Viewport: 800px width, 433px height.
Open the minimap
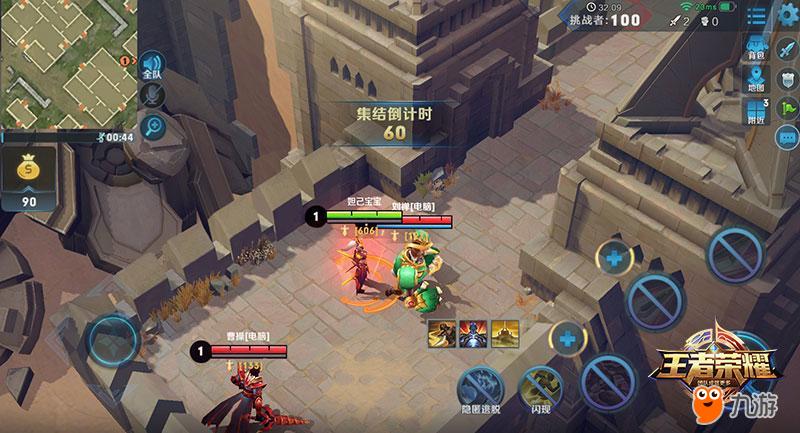66,62
